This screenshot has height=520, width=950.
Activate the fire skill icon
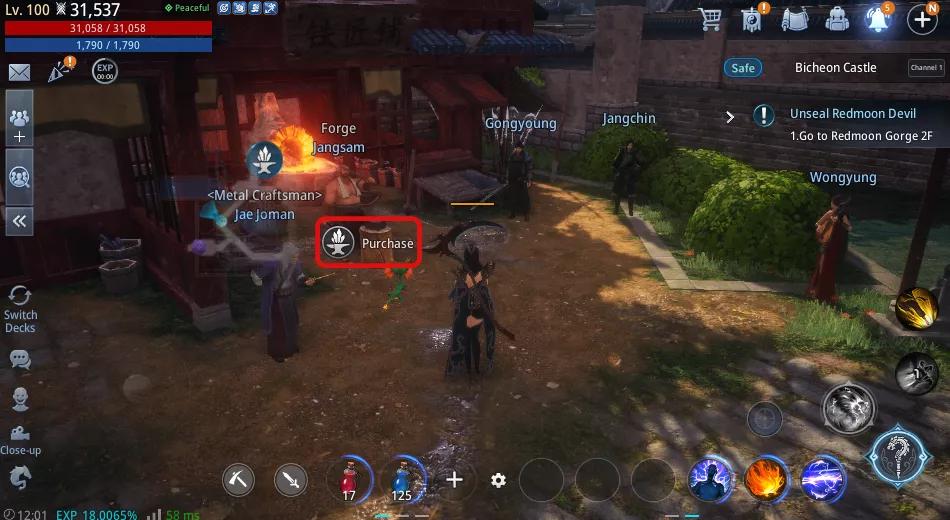coord(765,479)
